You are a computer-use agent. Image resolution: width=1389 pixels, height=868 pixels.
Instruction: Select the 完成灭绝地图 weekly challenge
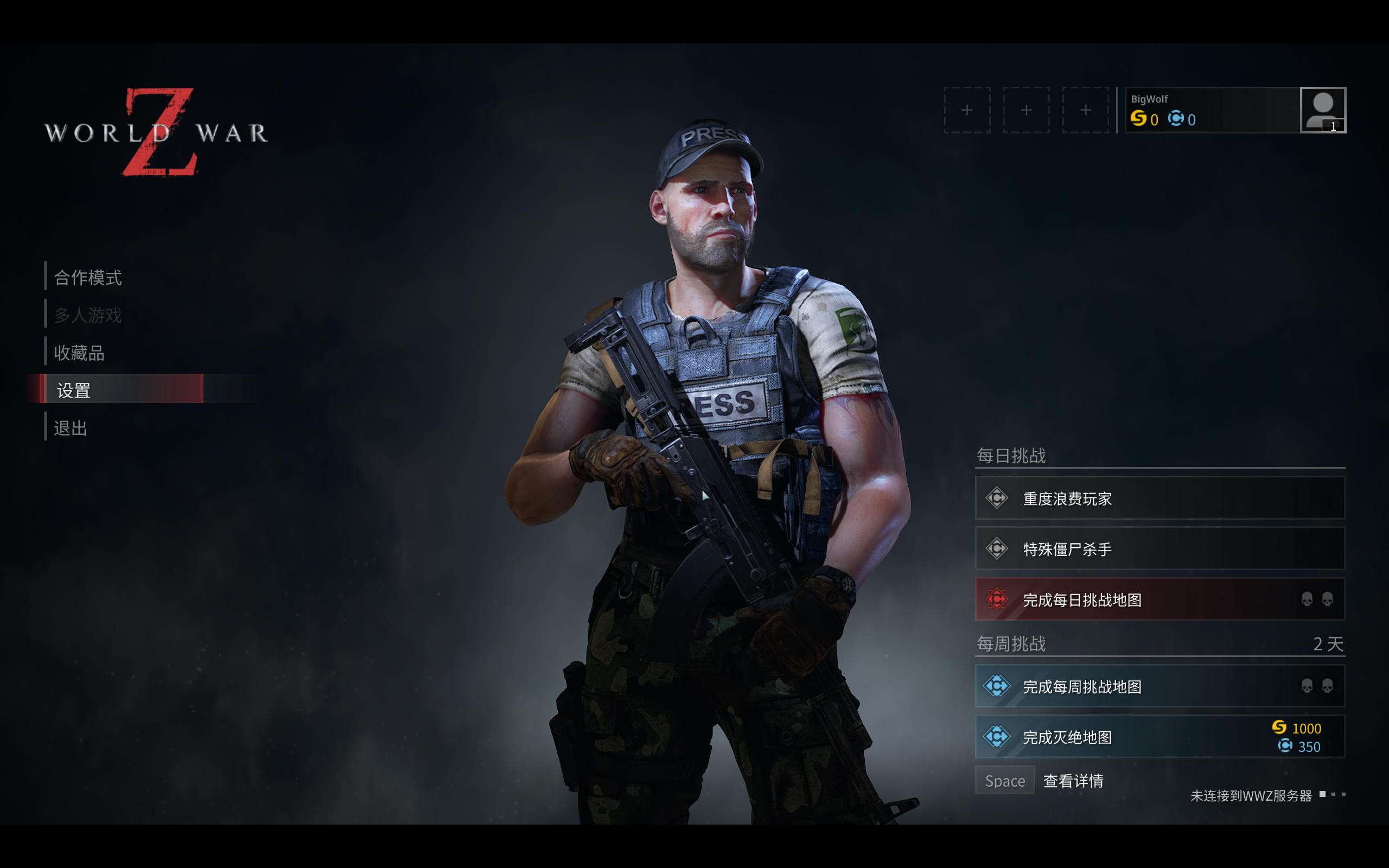(x=1159, y=737)
